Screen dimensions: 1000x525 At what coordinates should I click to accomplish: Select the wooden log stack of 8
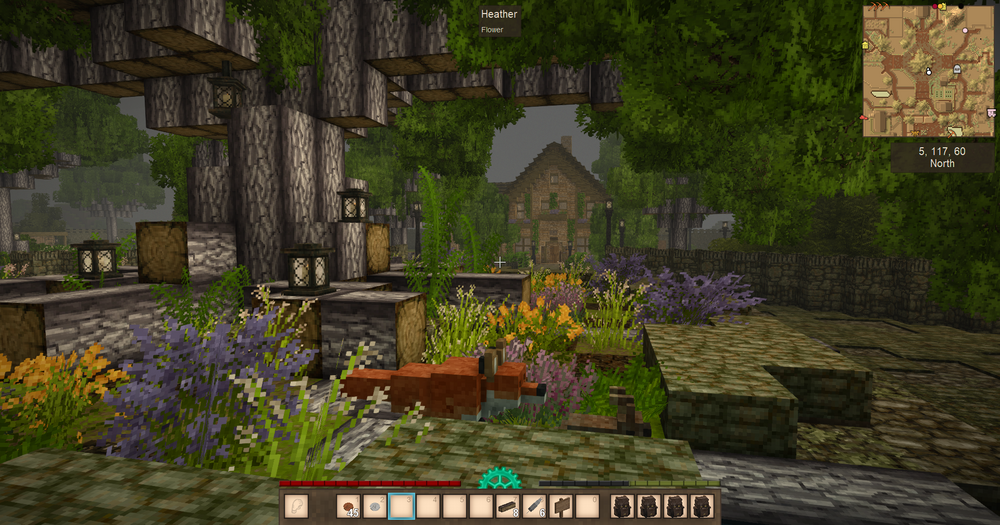pos(508,507)
